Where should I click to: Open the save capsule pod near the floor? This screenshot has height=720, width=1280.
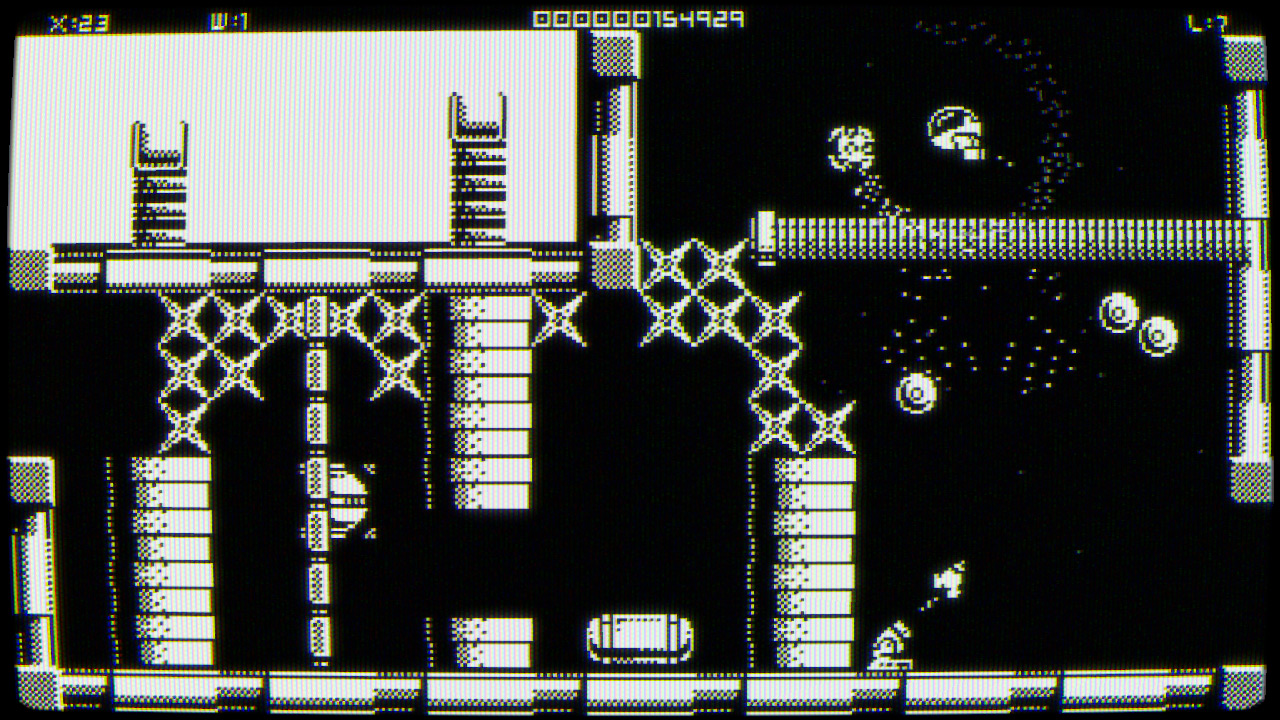point(640,635)
